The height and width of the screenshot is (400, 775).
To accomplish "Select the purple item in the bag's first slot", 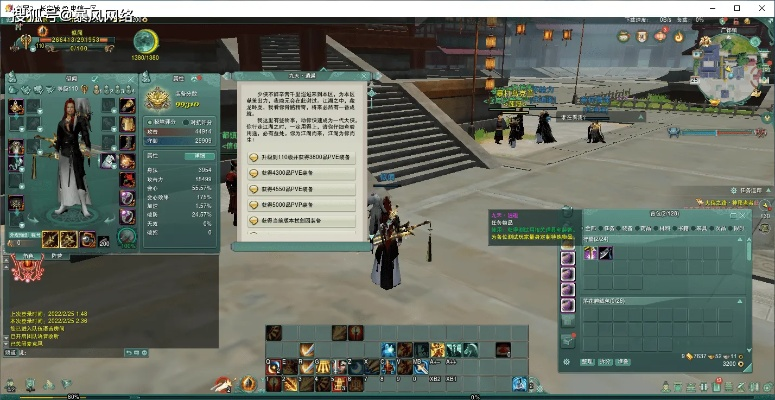I will pyautogui.click(x=591, y=254).
